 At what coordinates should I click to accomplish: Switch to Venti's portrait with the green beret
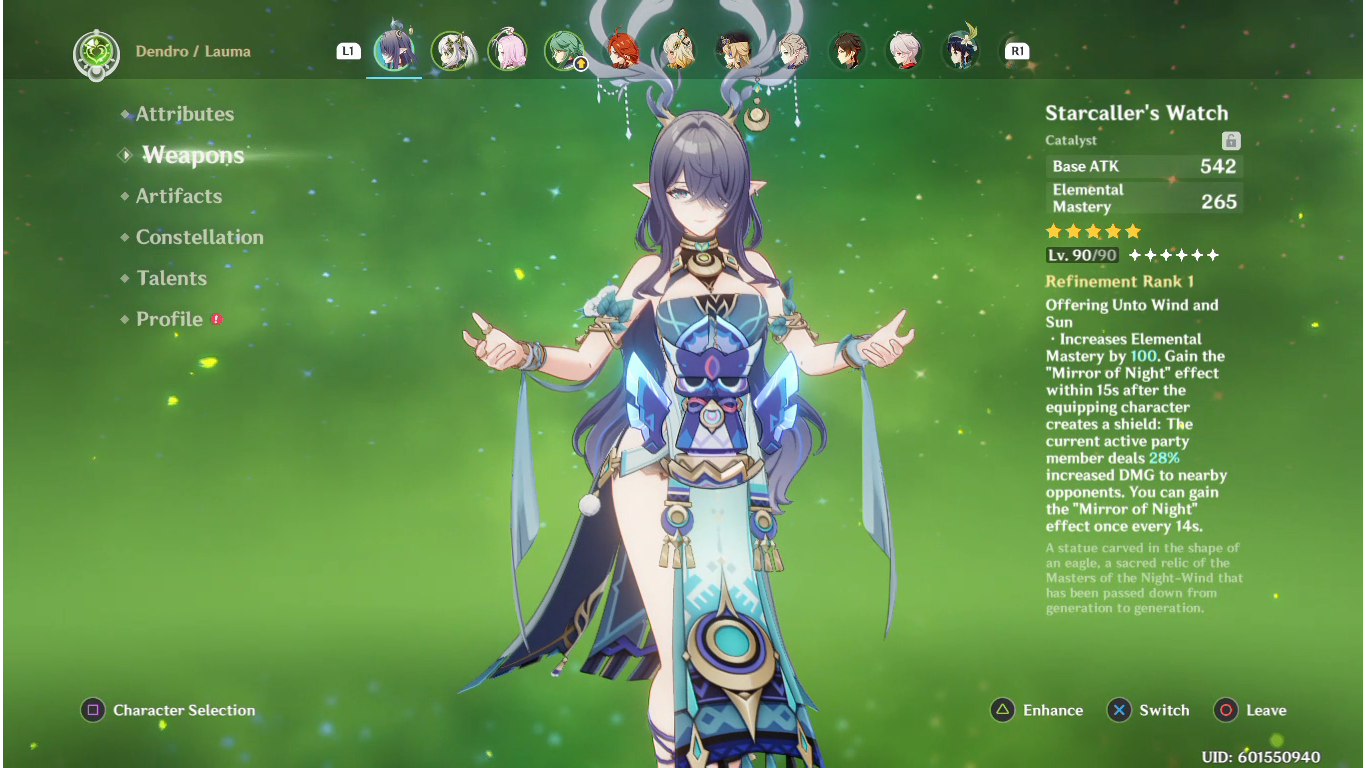961,50
